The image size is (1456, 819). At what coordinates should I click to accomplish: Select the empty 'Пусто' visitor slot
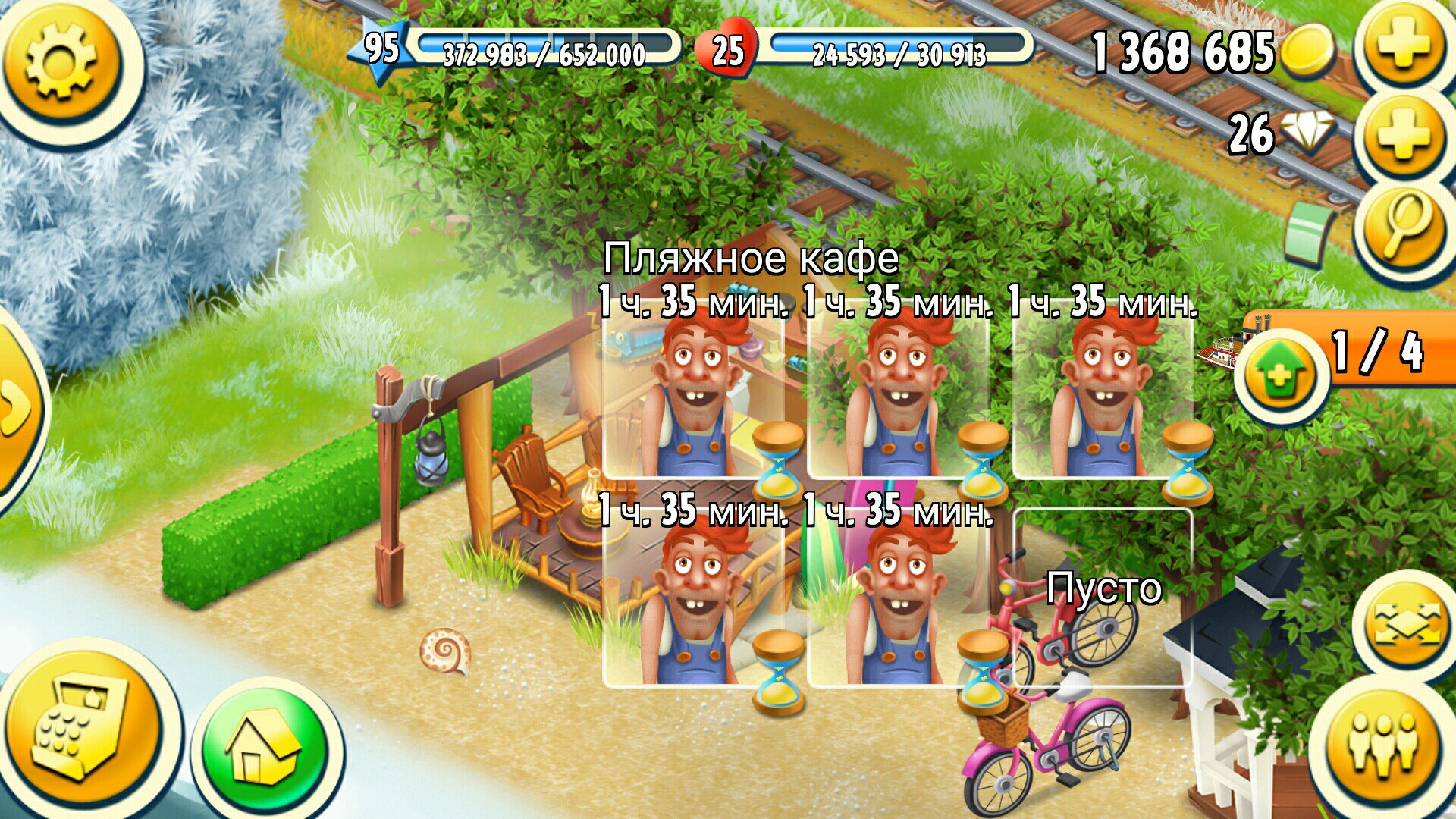pos(1103,596)
